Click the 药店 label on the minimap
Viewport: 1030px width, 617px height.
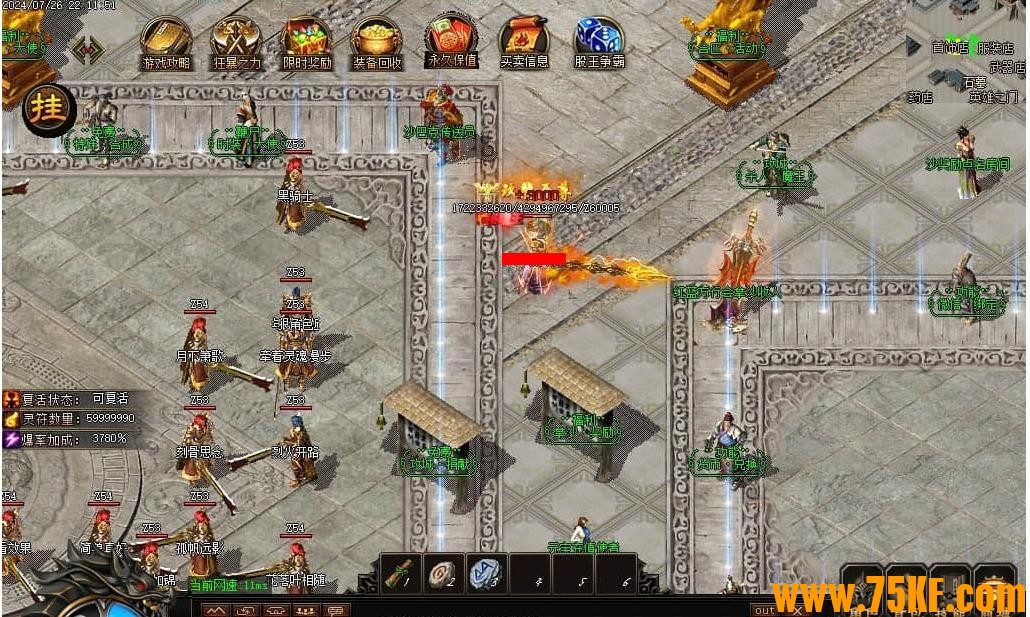920,98
